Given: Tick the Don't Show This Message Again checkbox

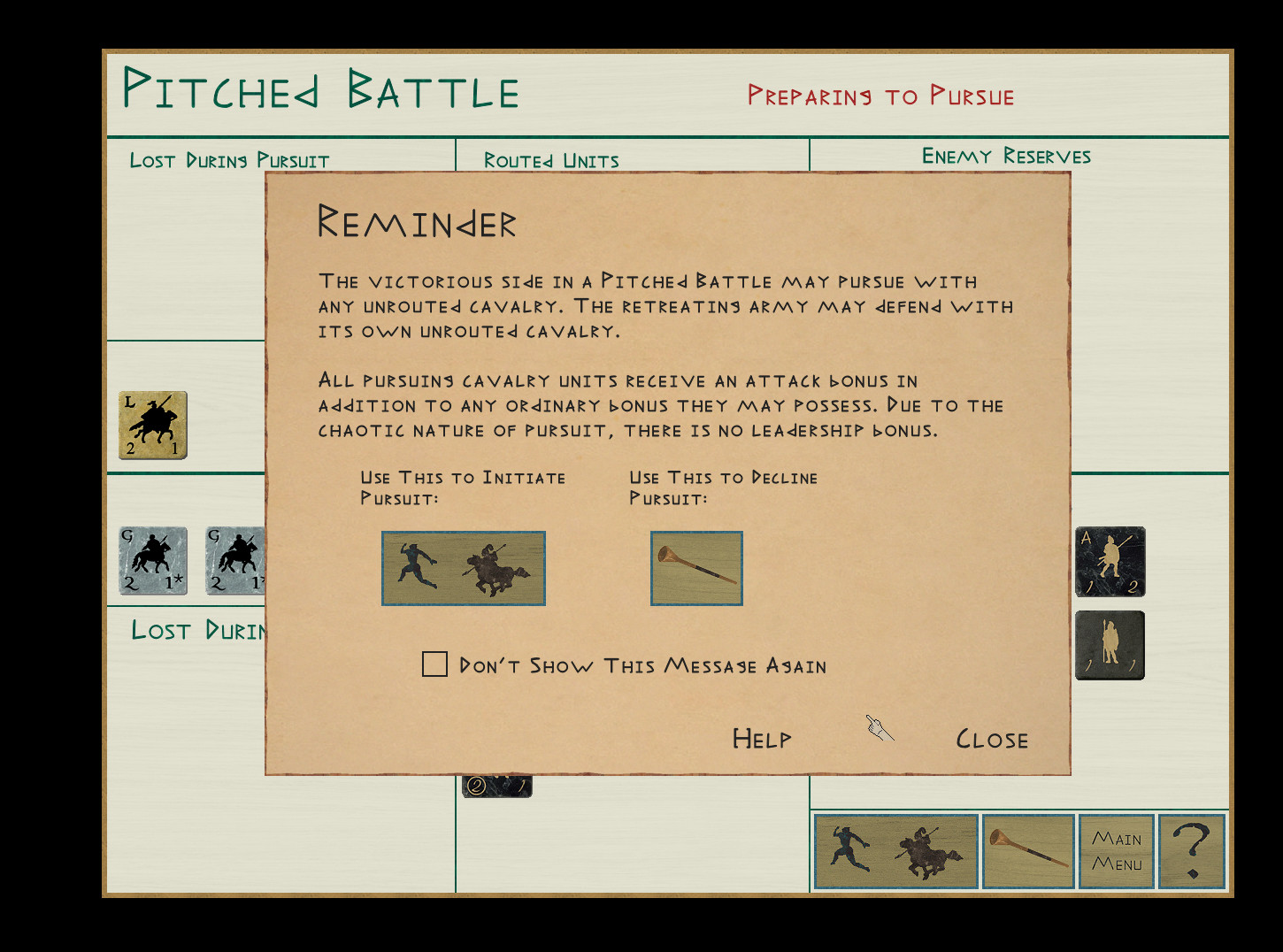Looking at the screenshot, I should click(x=434, y=664).
